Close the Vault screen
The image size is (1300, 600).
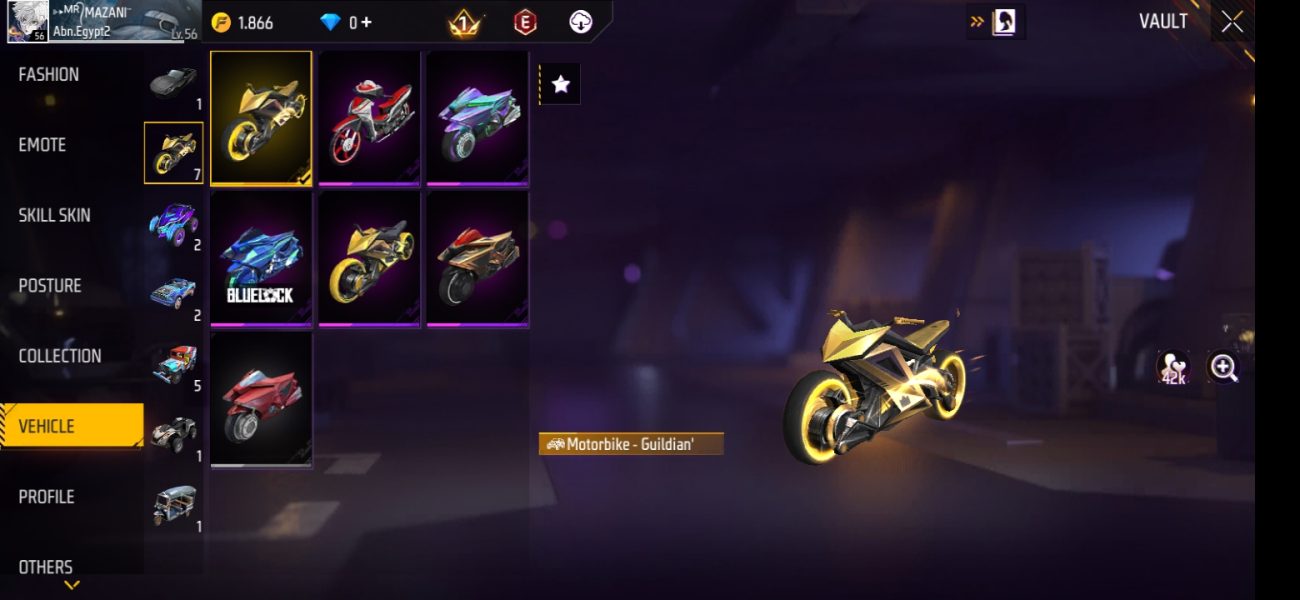coord(1232,21)
